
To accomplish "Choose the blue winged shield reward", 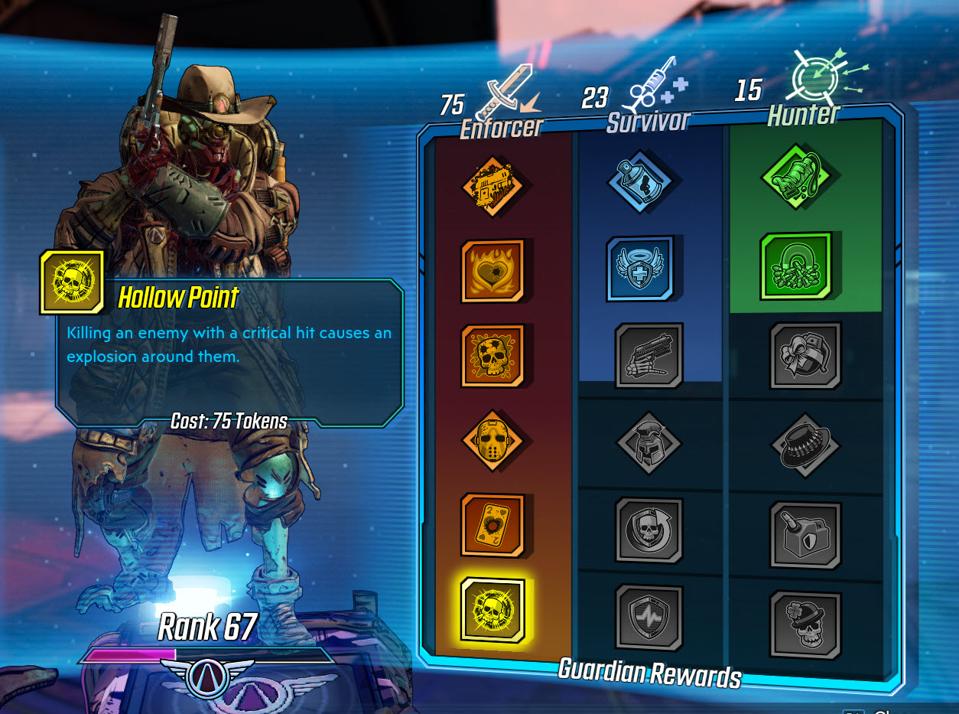I will [x=640, y=269].
